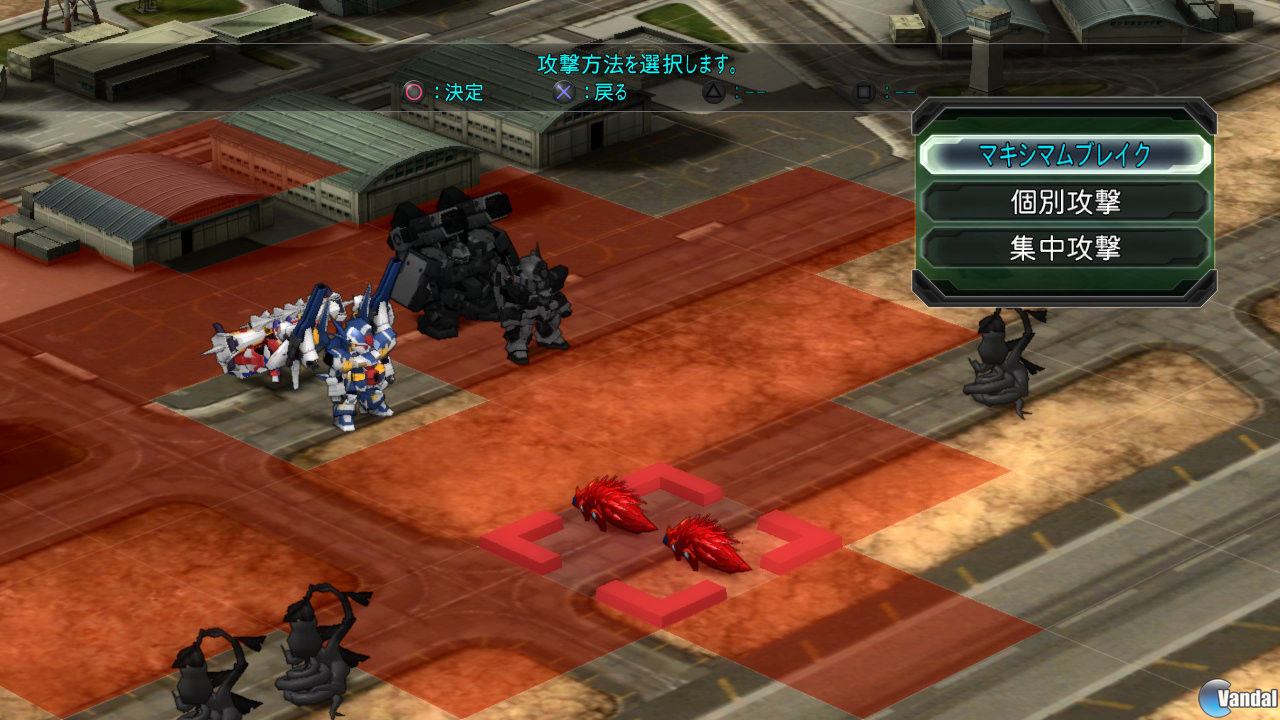1280x720 pixels.
Task: Click the 攻撃方法を選択します message text
Action: click(x=638, y=63)
